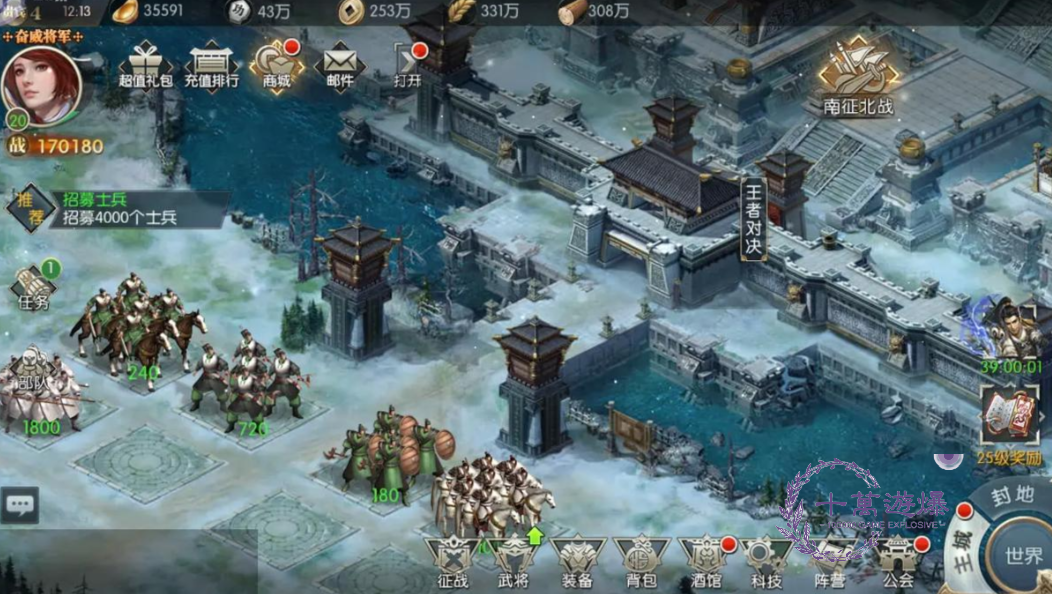This screenshot has height=594, width=1052.
Task: Click the 打开 expand arrow button
Action: click(407, 65)
